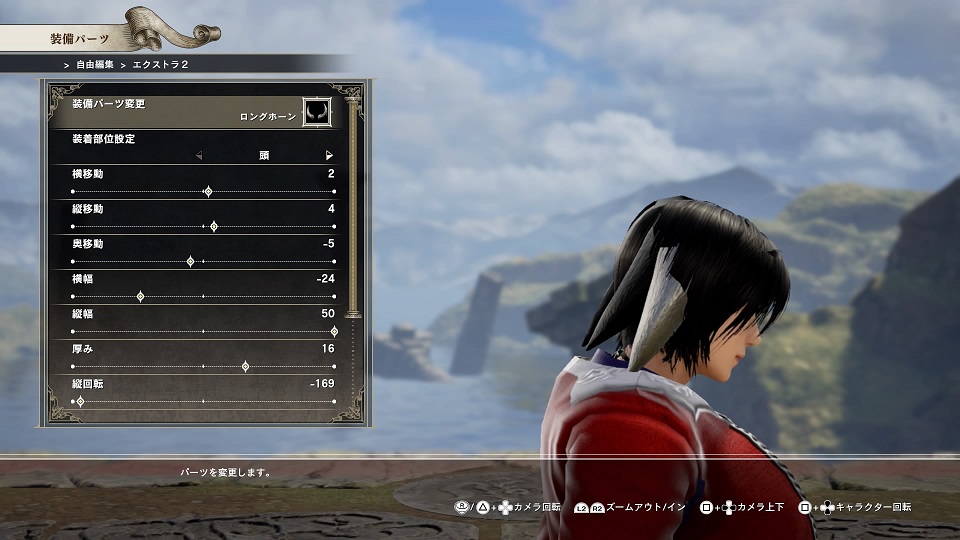Adjust the 横幅 slider
Screen dimensions: 960x540
click(140, 296)
